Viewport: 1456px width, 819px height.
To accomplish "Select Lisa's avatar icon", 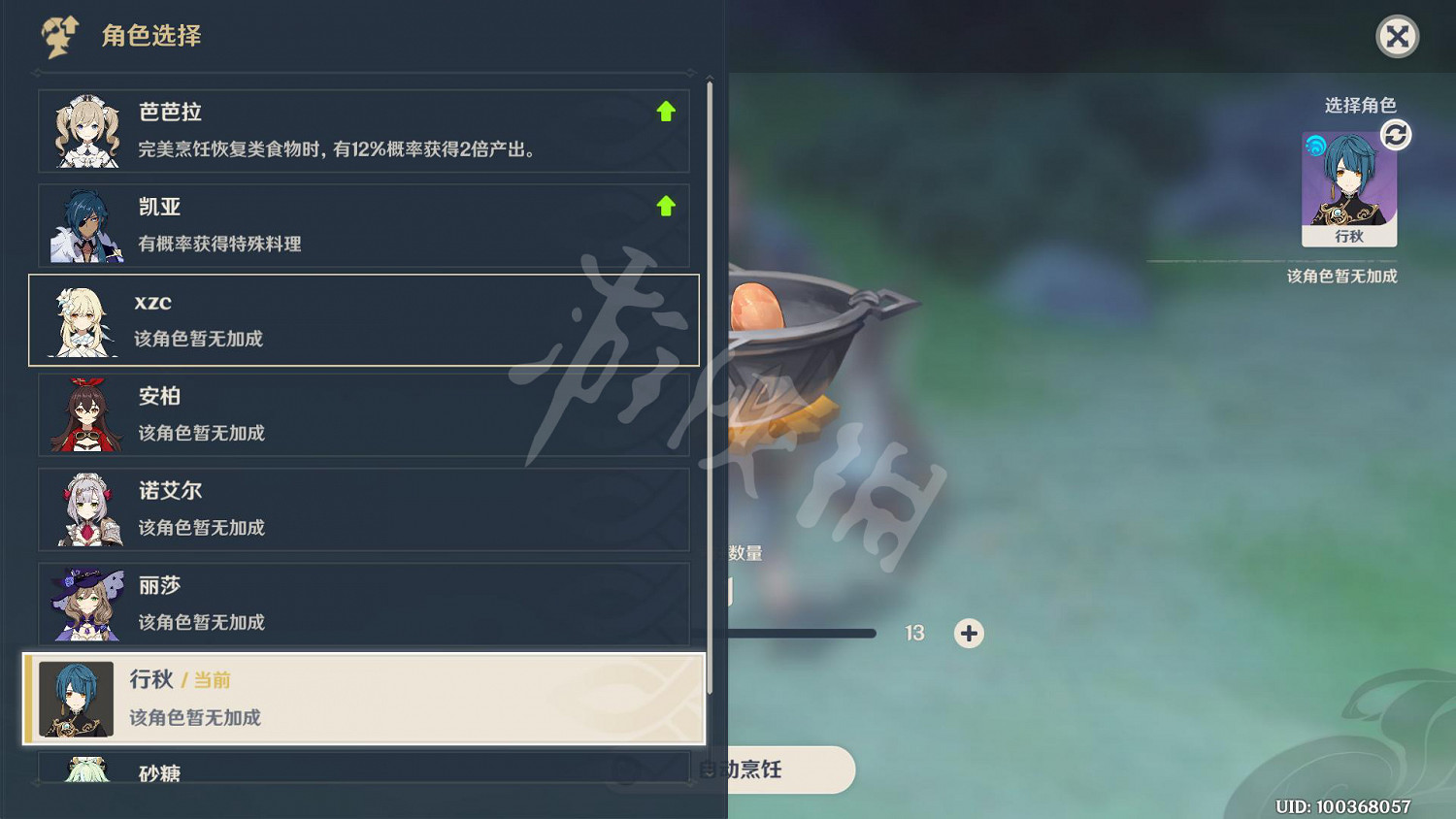I will 85,605.
